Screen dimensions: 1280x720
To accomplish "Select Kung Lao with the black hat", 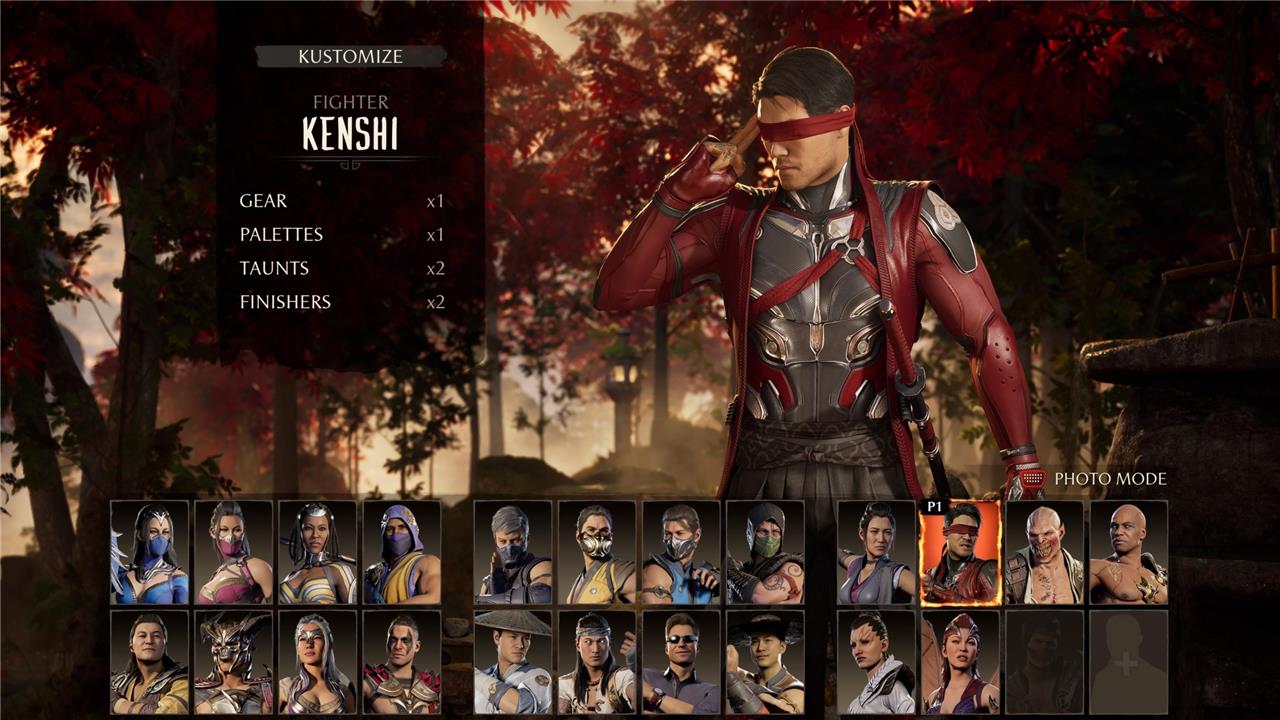I will 765,662.
